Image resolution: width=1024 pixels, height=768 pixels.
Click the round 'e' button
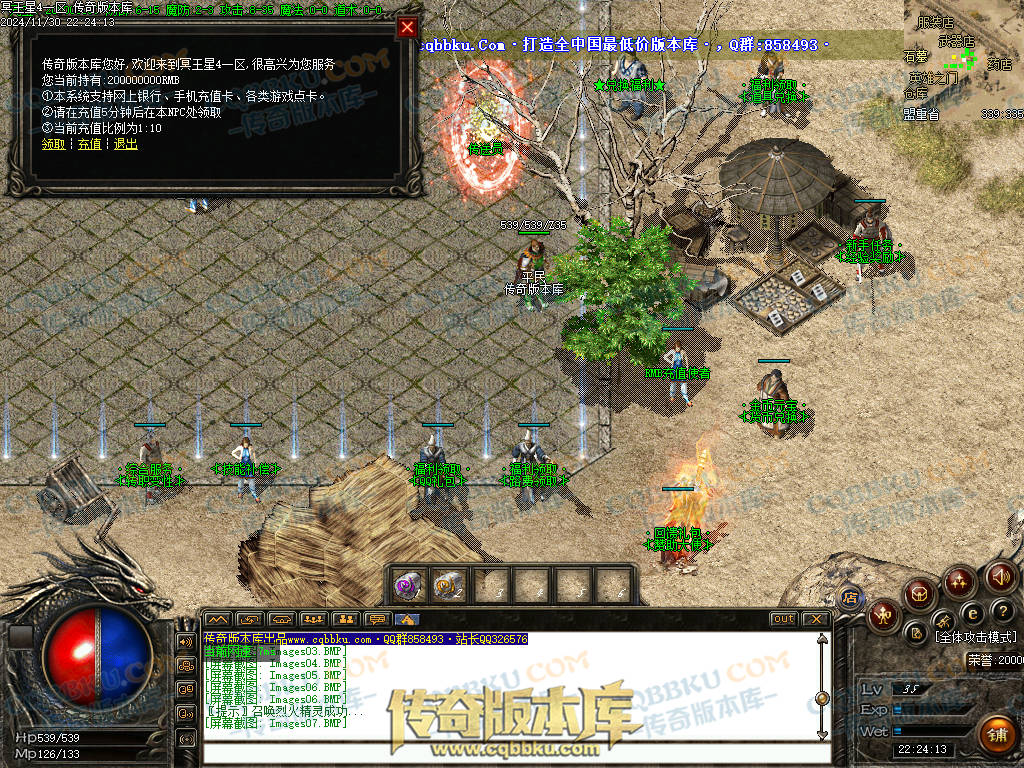(x=972, y=612)
